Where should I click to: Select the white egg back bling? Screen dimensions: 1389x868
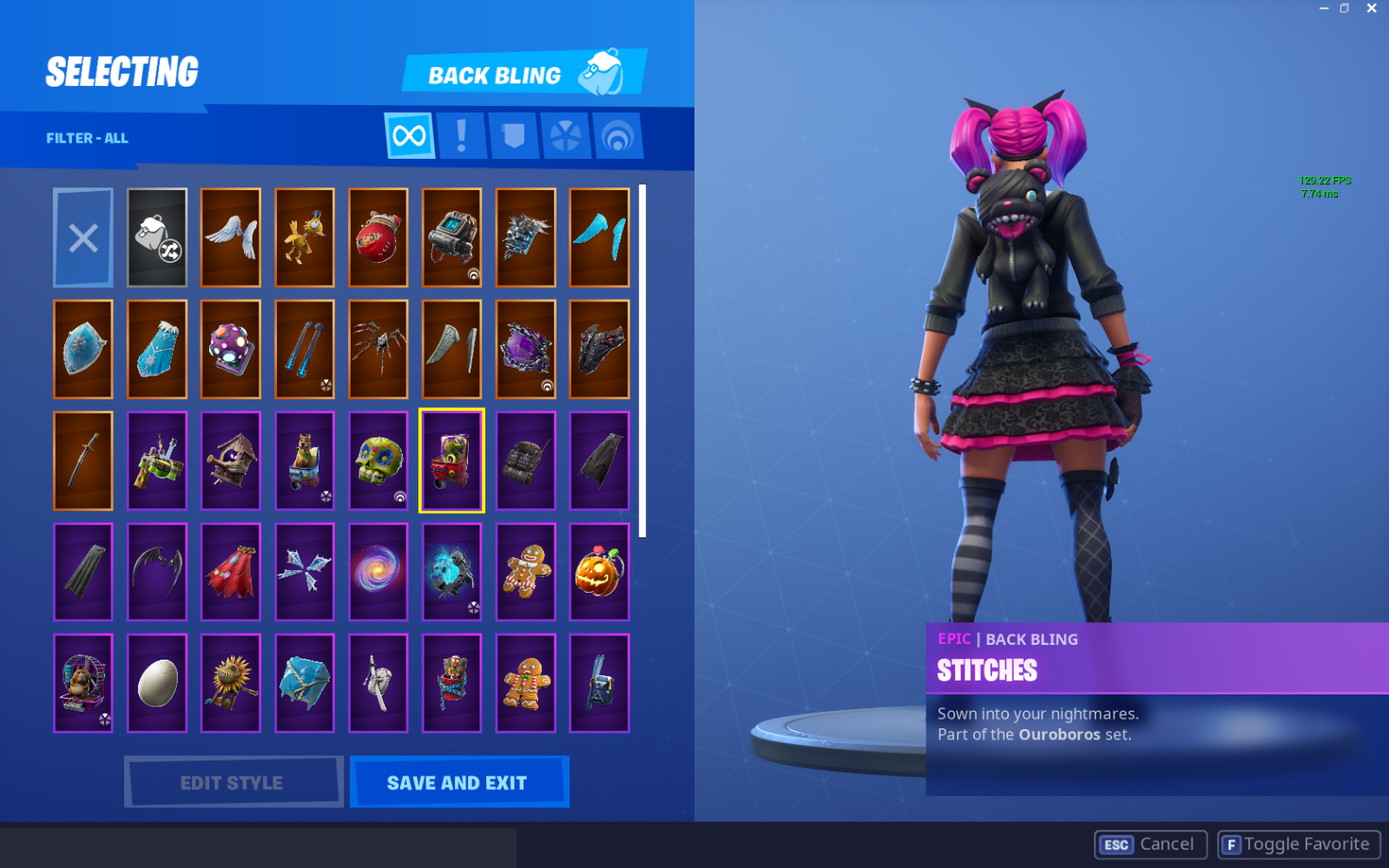[156, 682]
